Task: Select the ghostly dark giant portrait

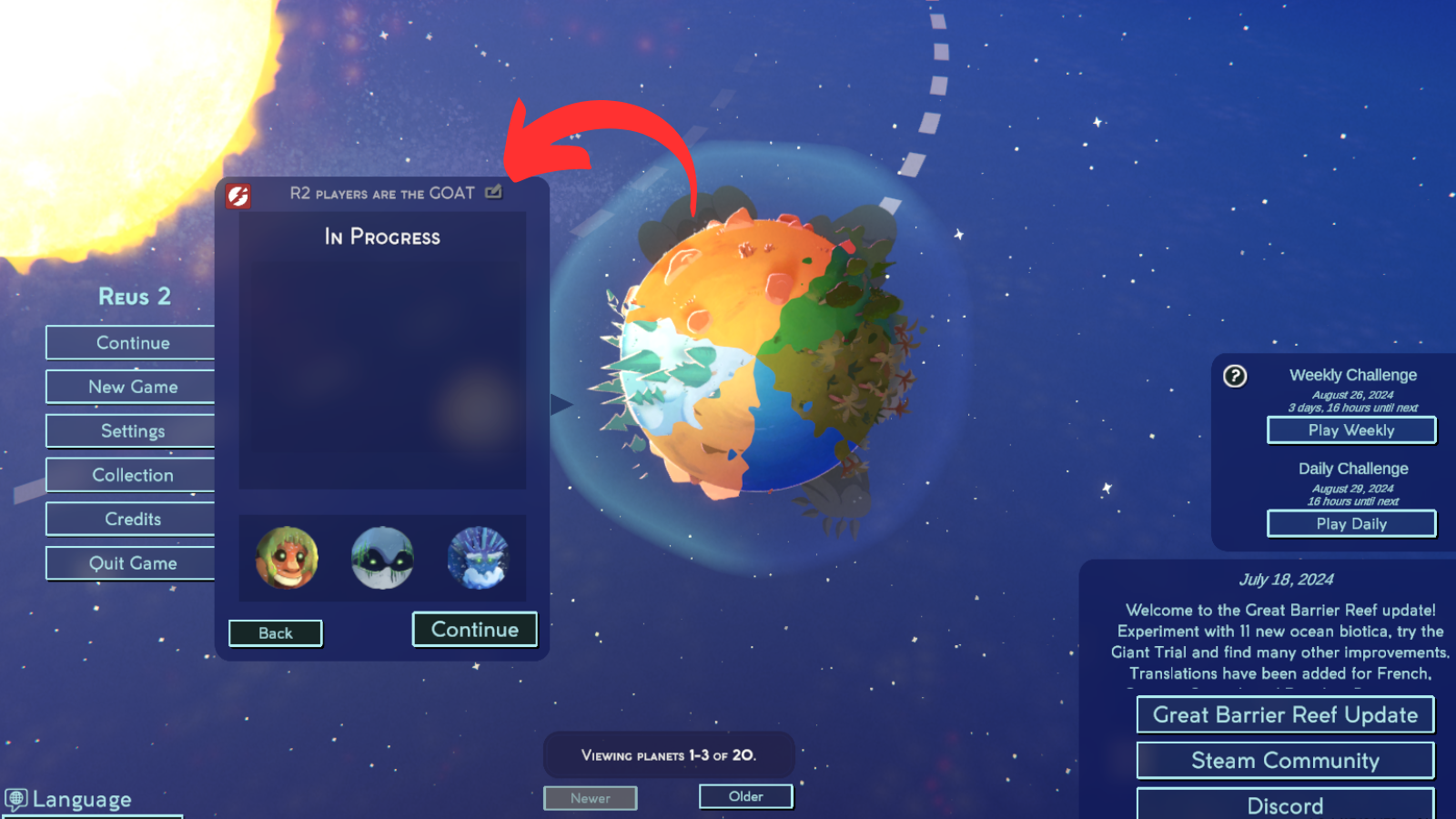Action: (x=383, y=558)
